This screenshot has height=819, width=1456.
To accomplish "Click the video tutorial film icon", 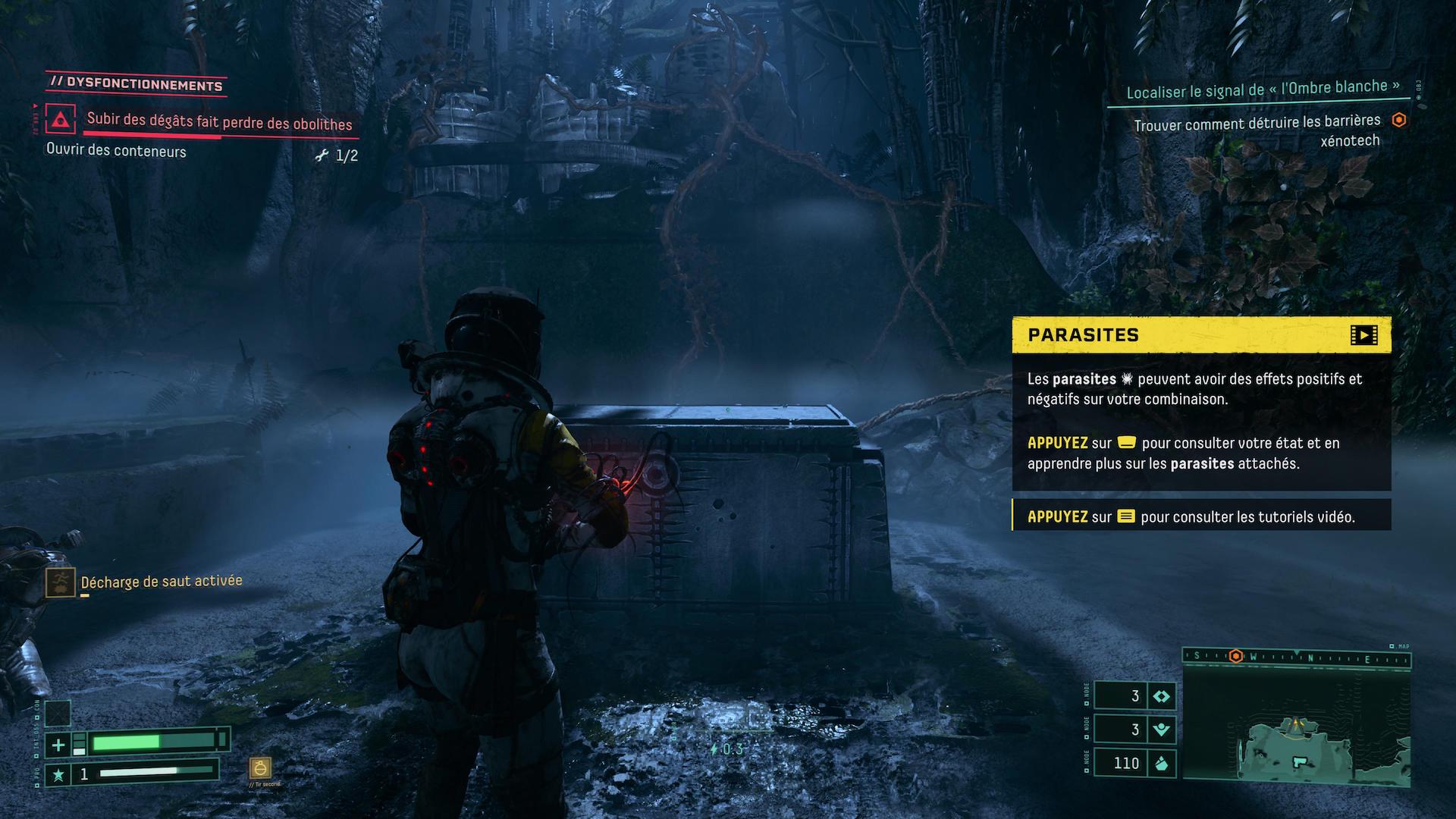I will coord(1363,335).
